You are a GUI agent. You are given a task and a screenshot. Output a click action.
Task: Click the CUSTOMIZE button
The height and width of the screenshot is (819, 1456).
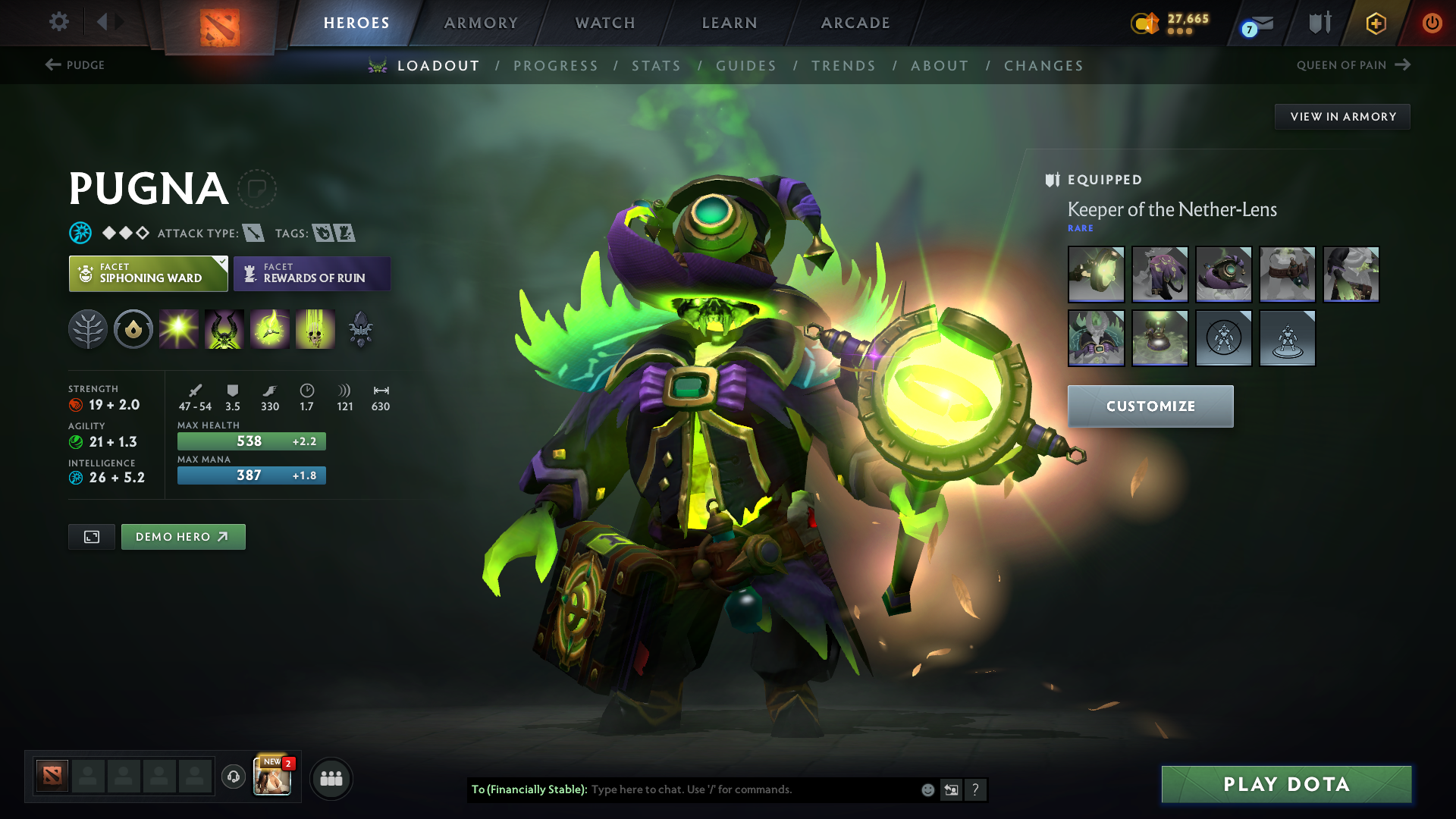tap(1150, 406)
